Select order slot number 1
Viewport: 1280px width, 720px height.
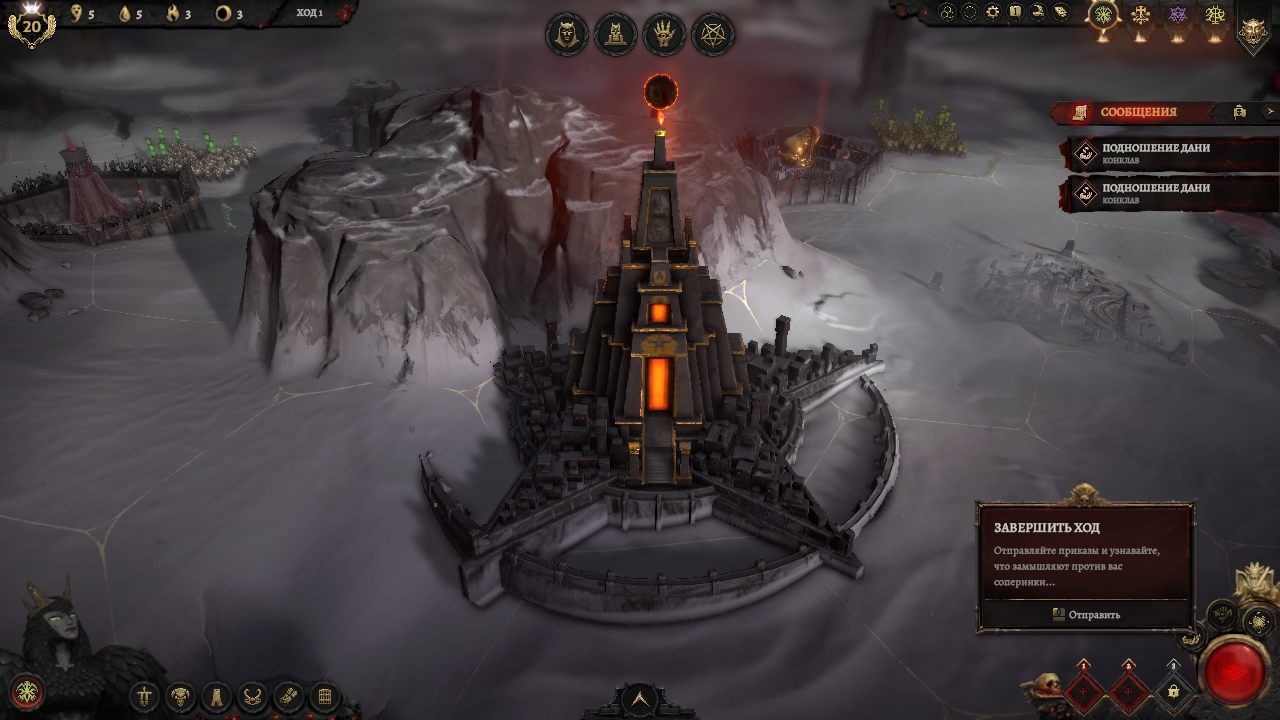pyautogui.click(x=1085, y=691)
